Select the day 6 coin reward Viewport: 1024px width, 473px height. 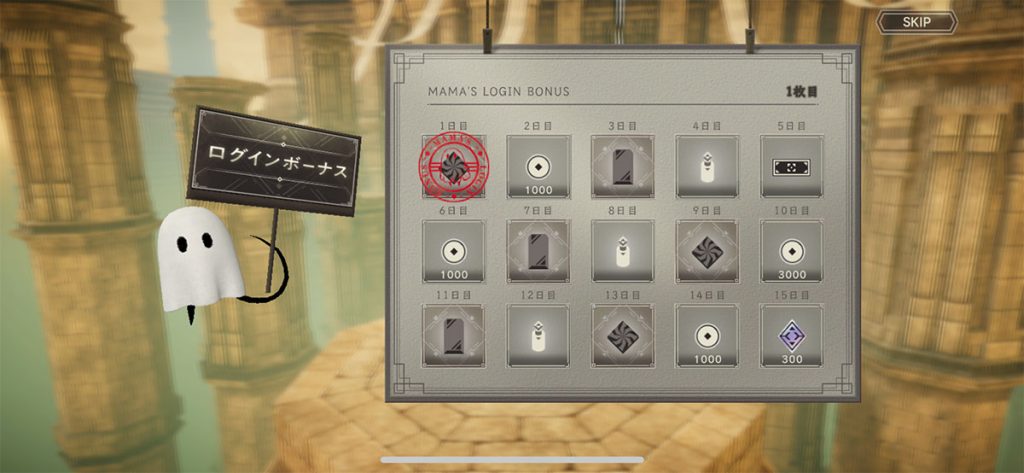(x=453, y=251)
